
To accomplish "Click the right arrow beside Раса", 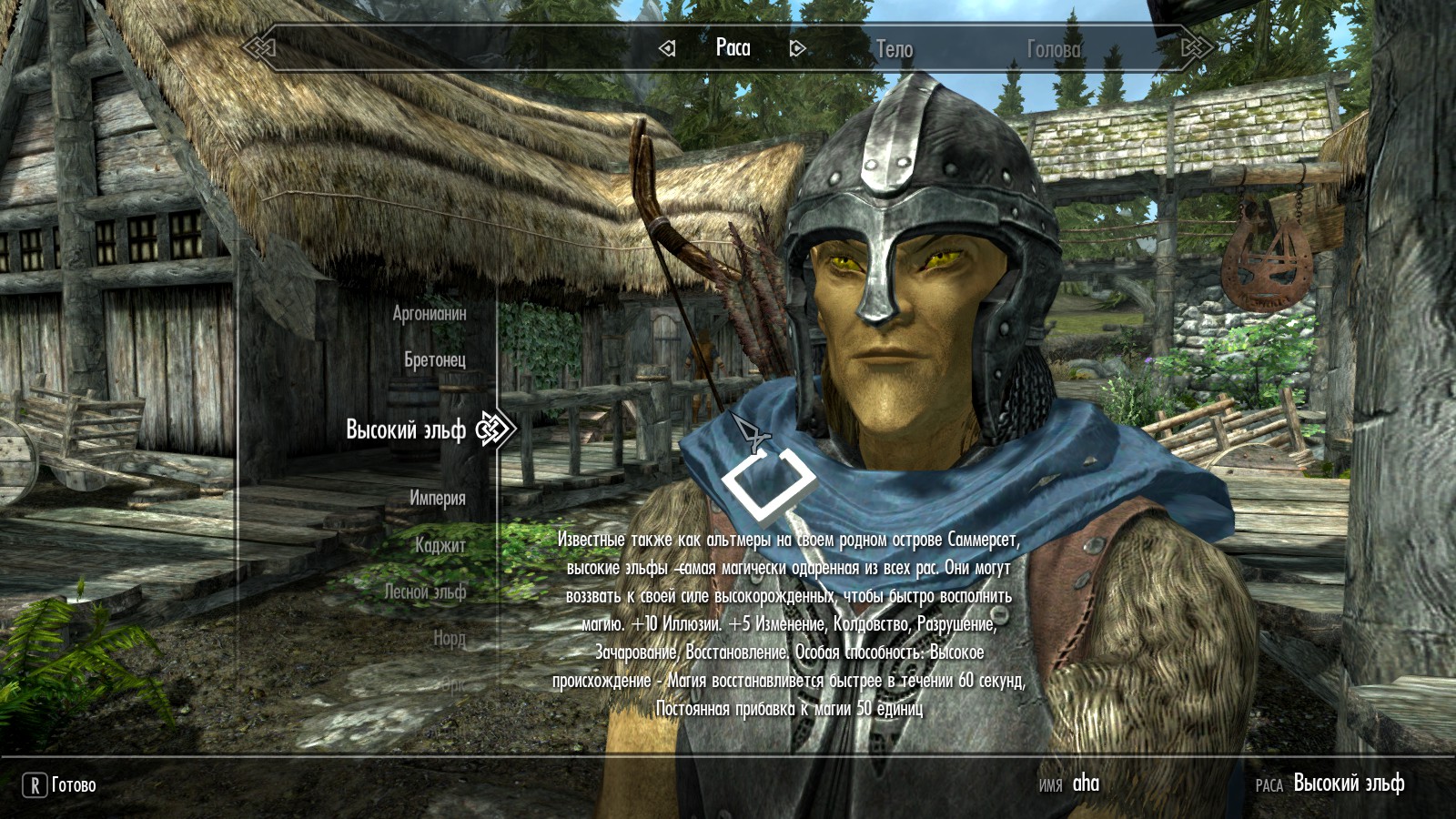I will click(x=797, y=48).
